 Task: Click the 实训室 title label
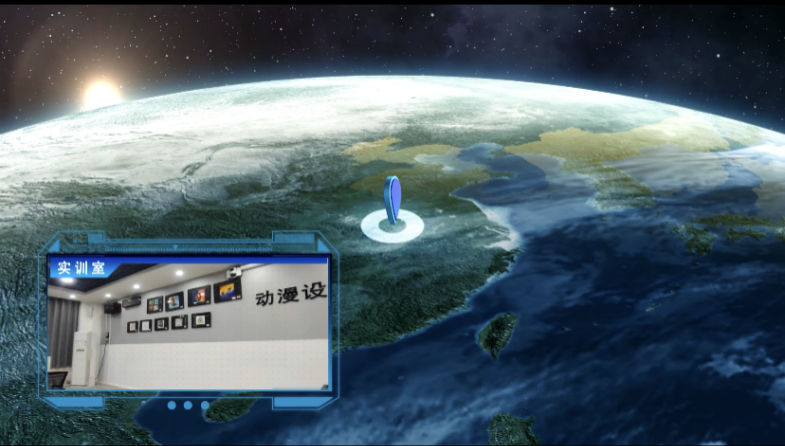76,268
